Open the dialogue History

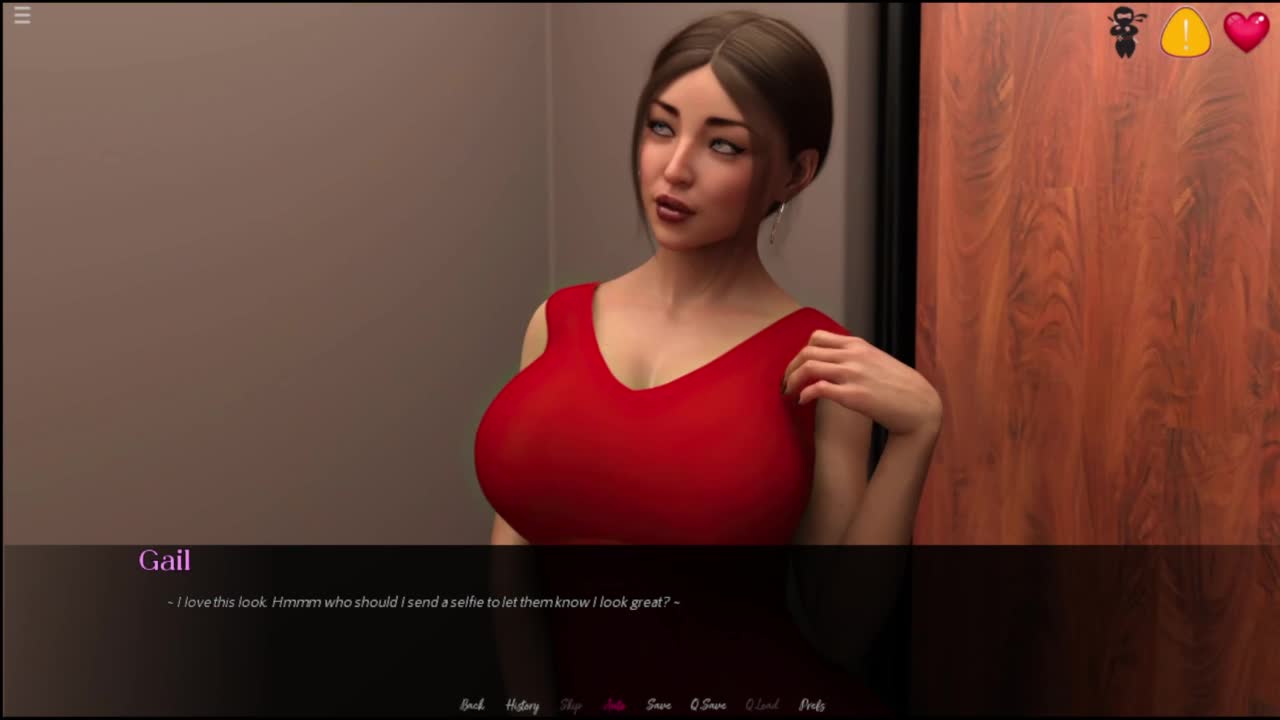[522, 705]
